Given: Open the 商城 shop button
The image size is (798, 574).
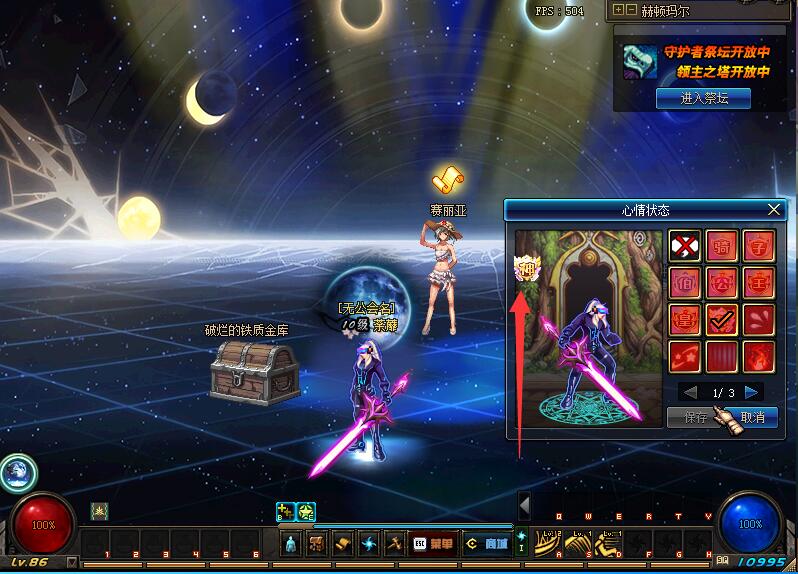Looking at the screenshot, I should click(486, 544).
